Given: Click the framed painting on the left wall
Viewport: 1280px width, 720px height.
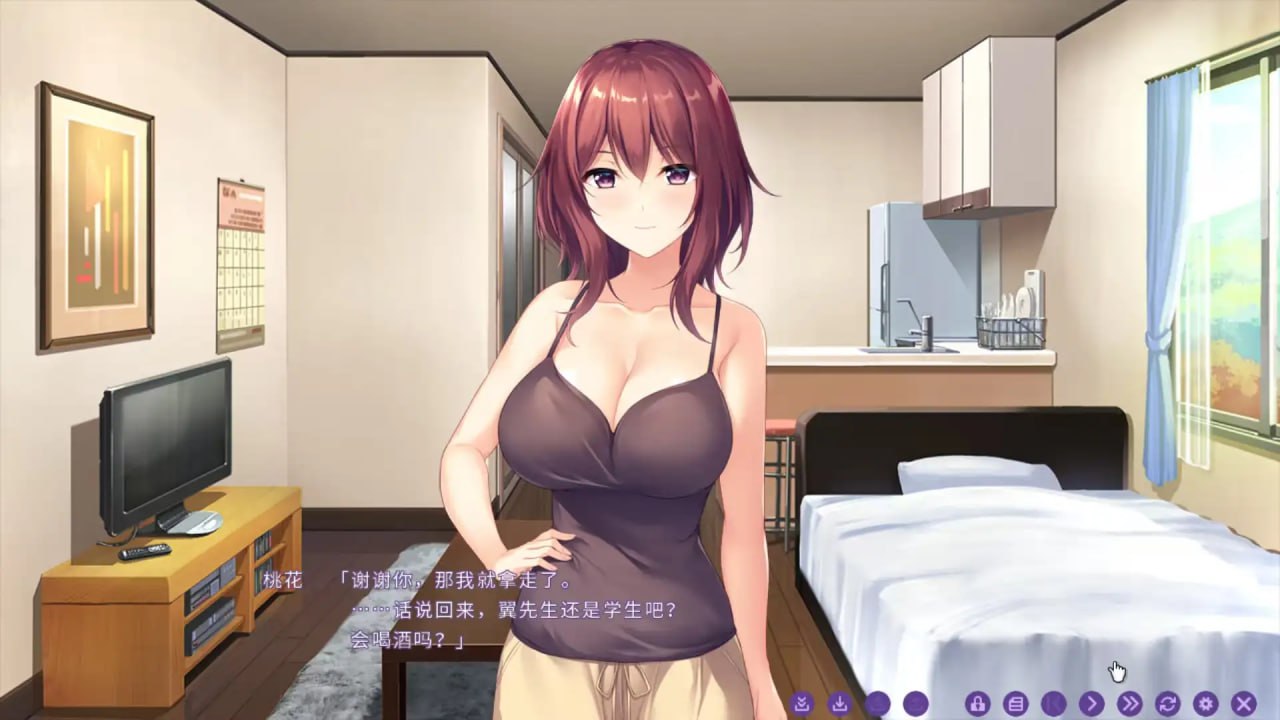Looking at the screenshot, I should click(x=95, y=210).
